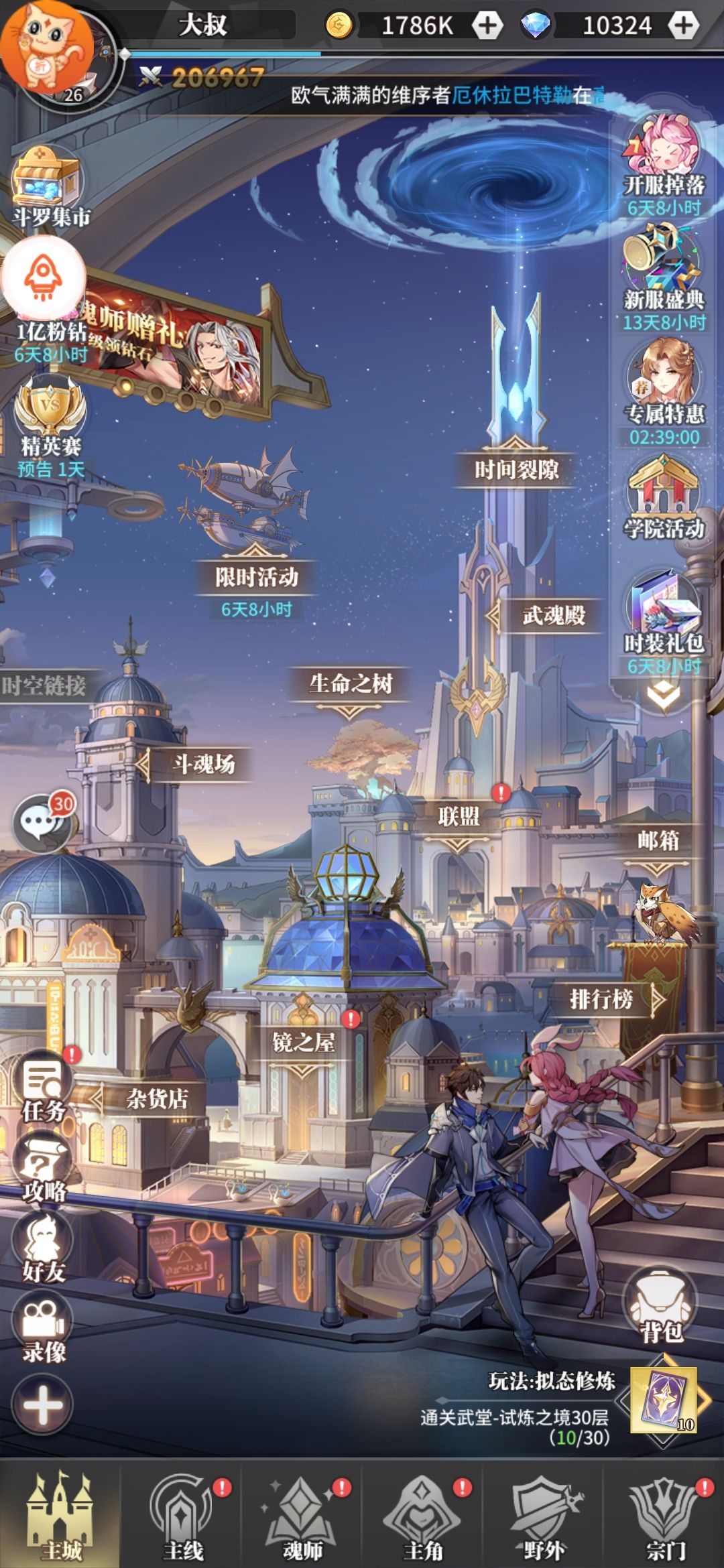This screenshot has width=724, height=1568.
Task: Enter the 时间裂隙 building
Action: [516, 469]
